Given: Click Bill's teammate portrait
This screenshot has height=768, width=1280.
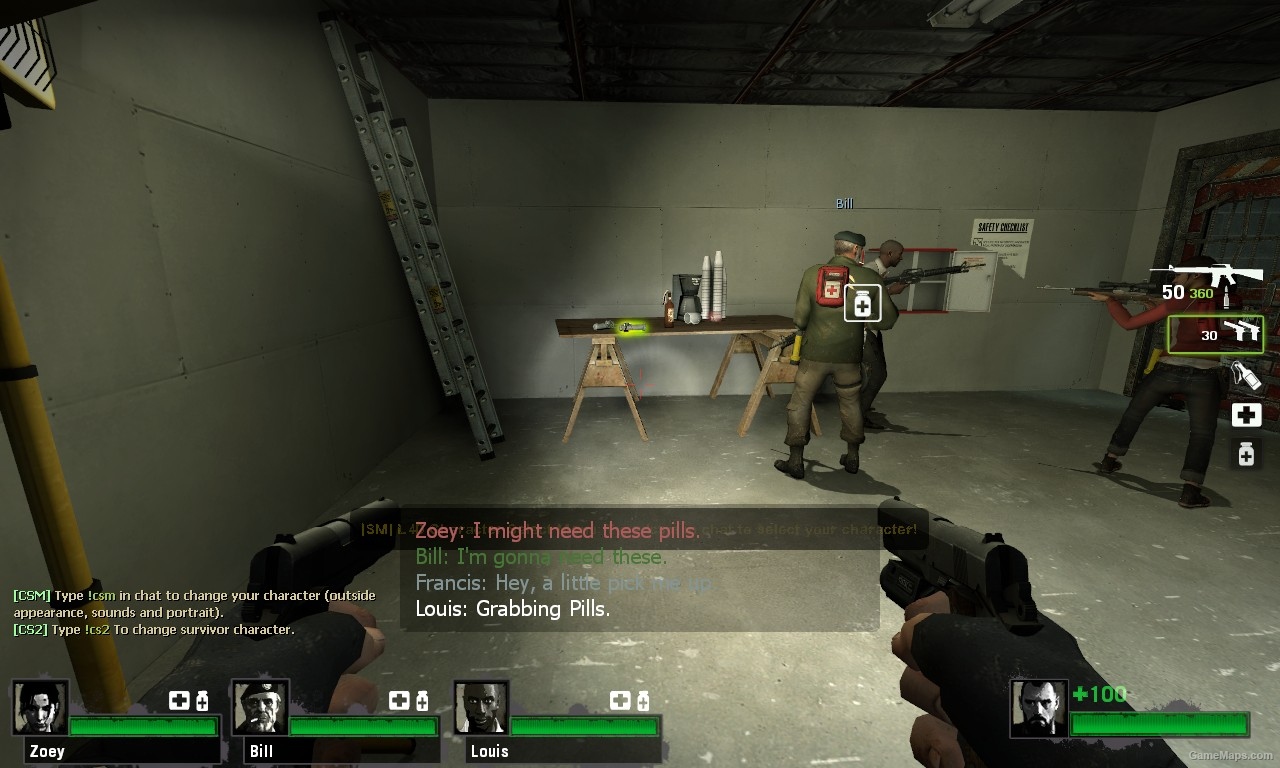Looking at the screenshot, I should coord(260,707).
